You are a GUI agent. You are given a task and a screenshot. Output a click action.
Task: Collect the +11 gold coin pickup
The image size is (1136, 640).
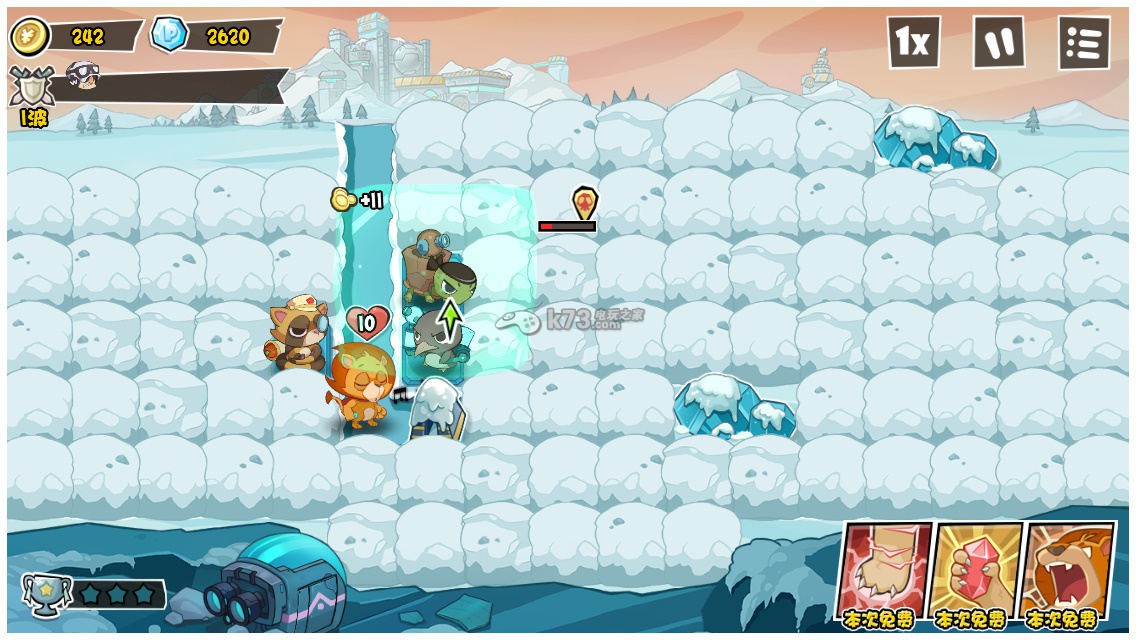tap(345, 199)
